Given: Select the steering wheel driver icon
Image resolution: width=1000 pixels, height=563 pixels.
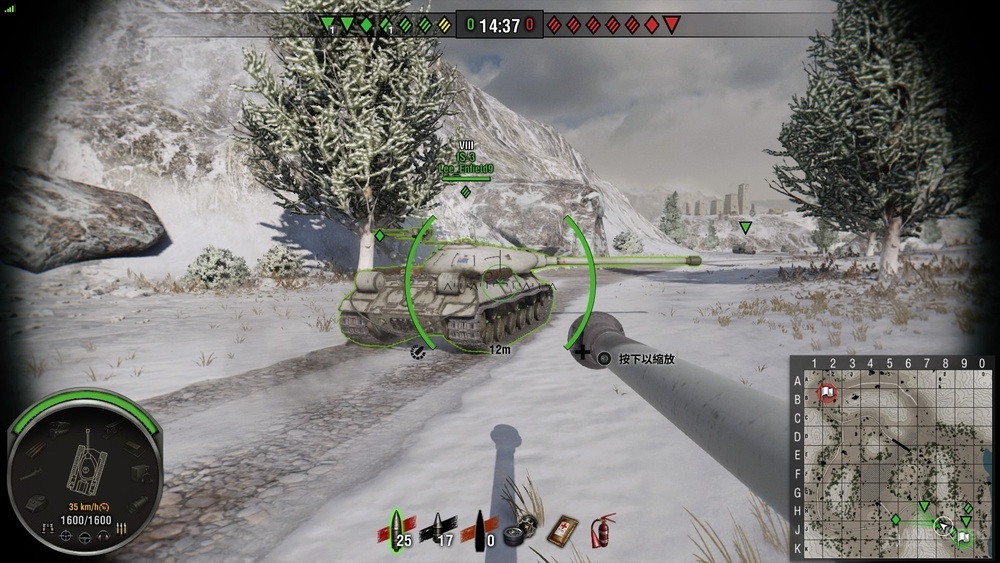Looking at the screenshot, I should [x=84, y=539].
